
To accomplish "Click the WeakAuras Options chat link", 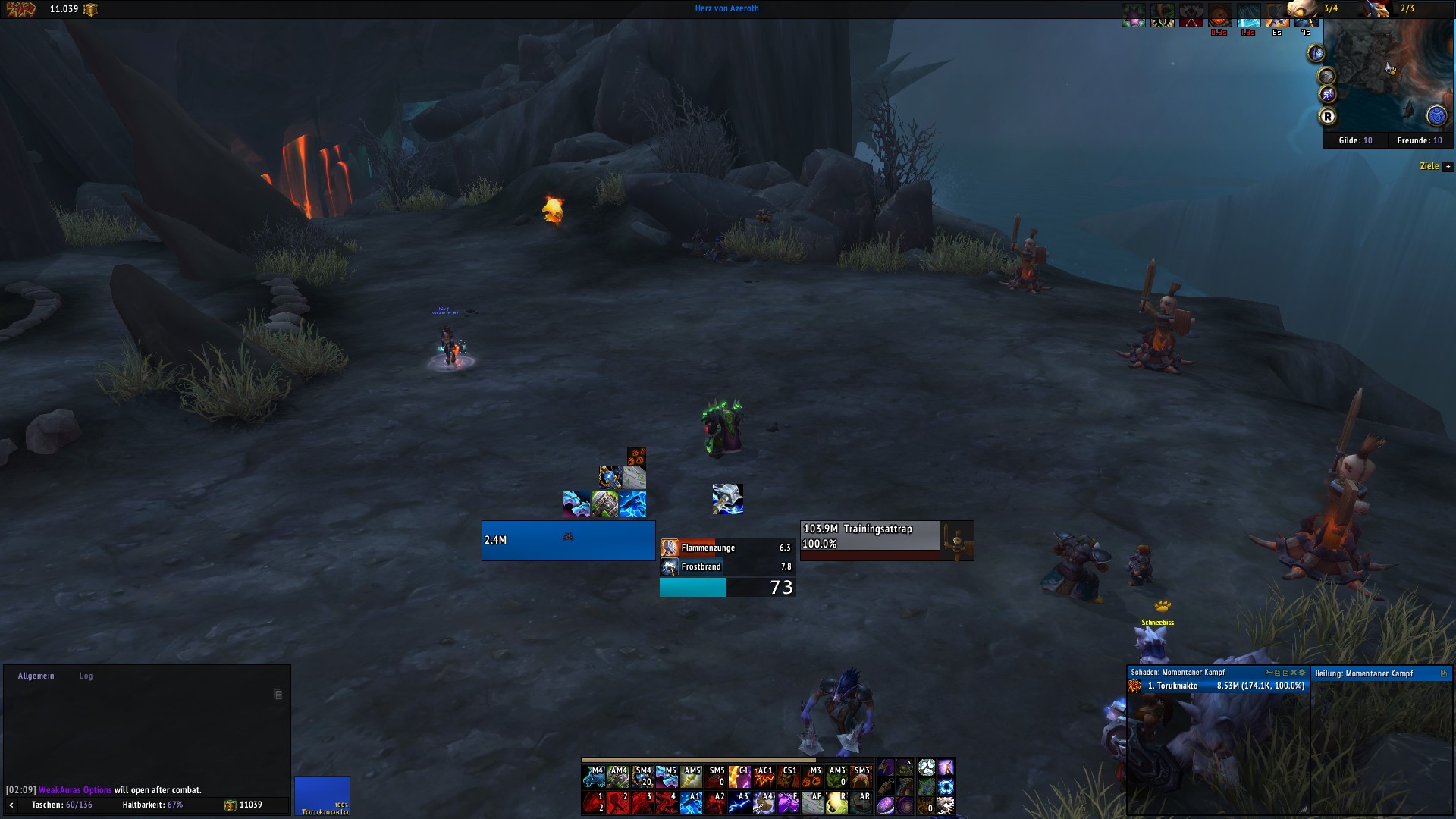I will (x=75, y=790).
